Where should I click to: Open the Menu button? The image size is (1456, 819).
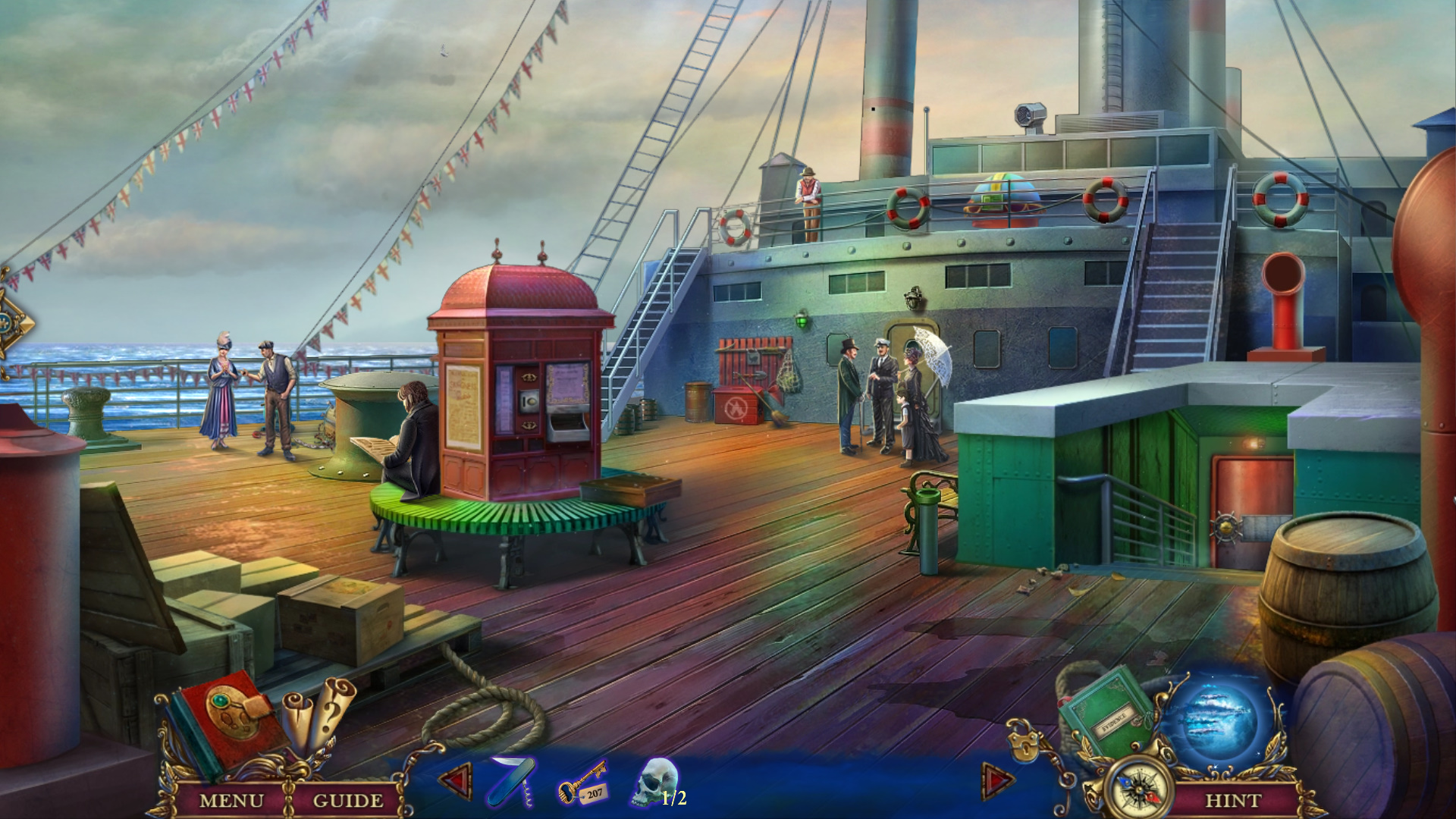[231, 800]
